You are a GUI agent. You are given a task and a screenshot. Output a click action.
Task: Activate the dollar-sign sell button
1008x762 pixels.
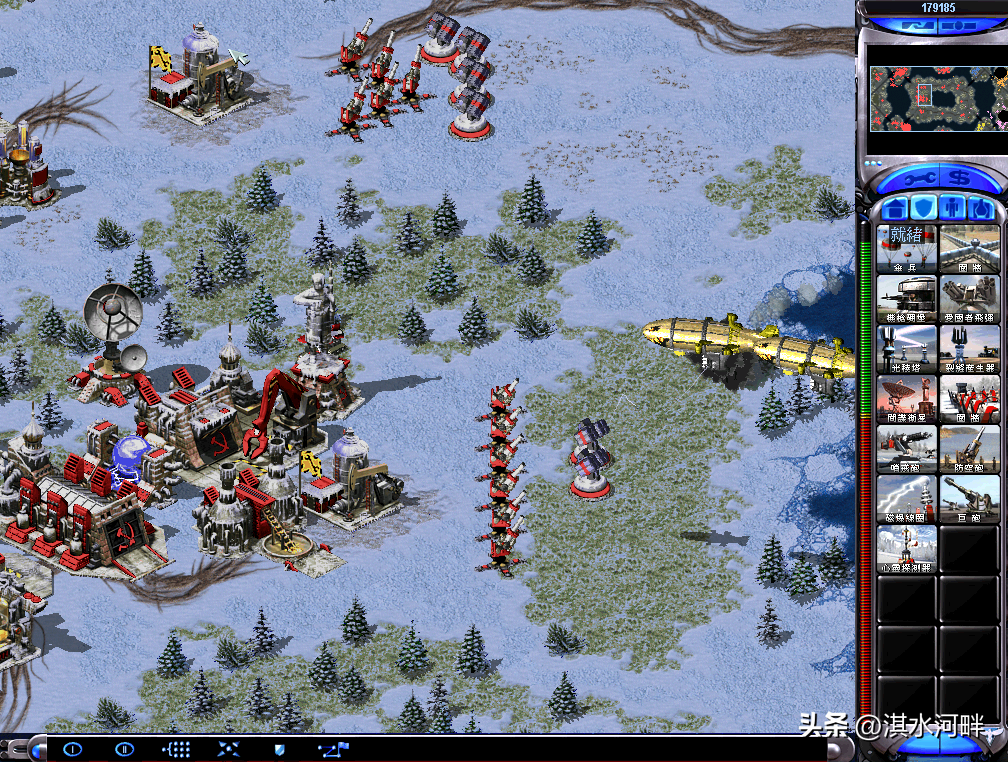[960, 178]
